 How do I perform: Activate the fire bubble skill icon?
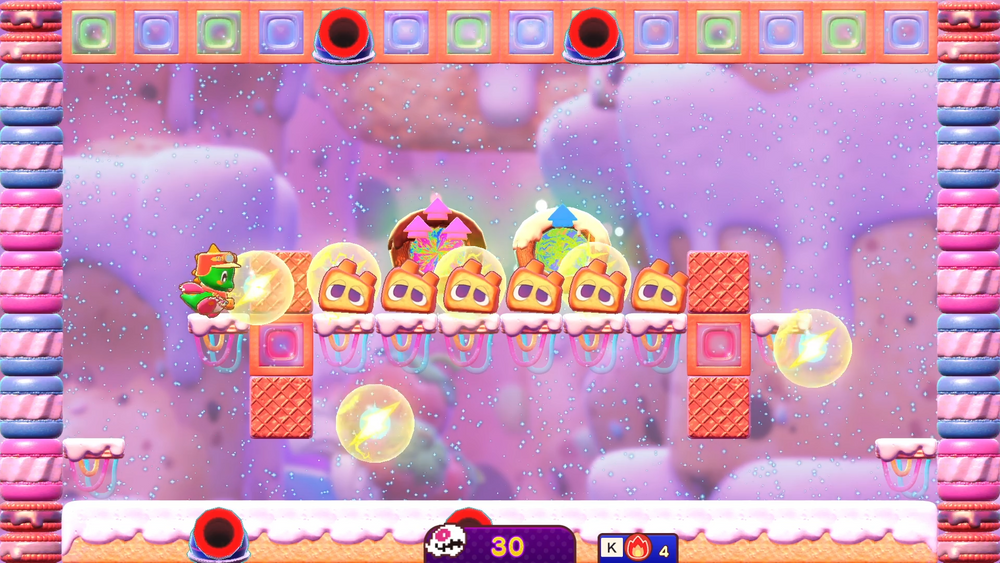pyautogui.click(x=638, y=548)
